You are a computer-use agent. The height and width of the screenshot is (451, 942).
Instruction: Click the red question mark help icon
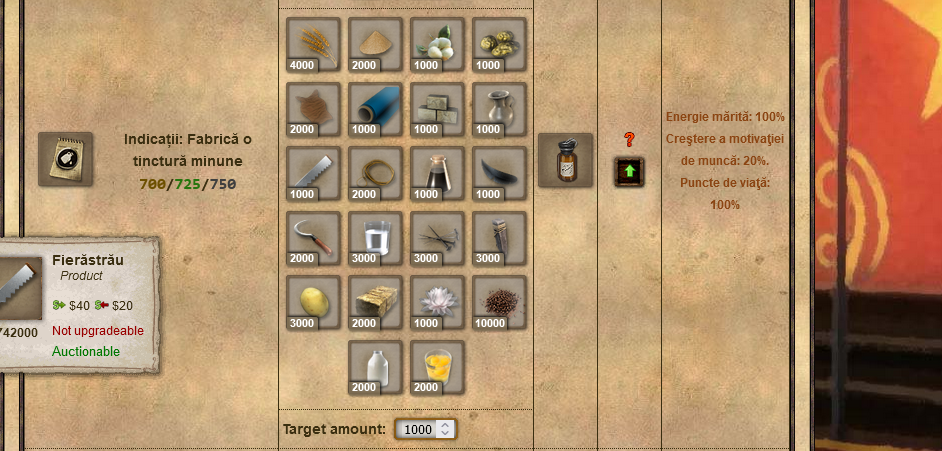629,140
